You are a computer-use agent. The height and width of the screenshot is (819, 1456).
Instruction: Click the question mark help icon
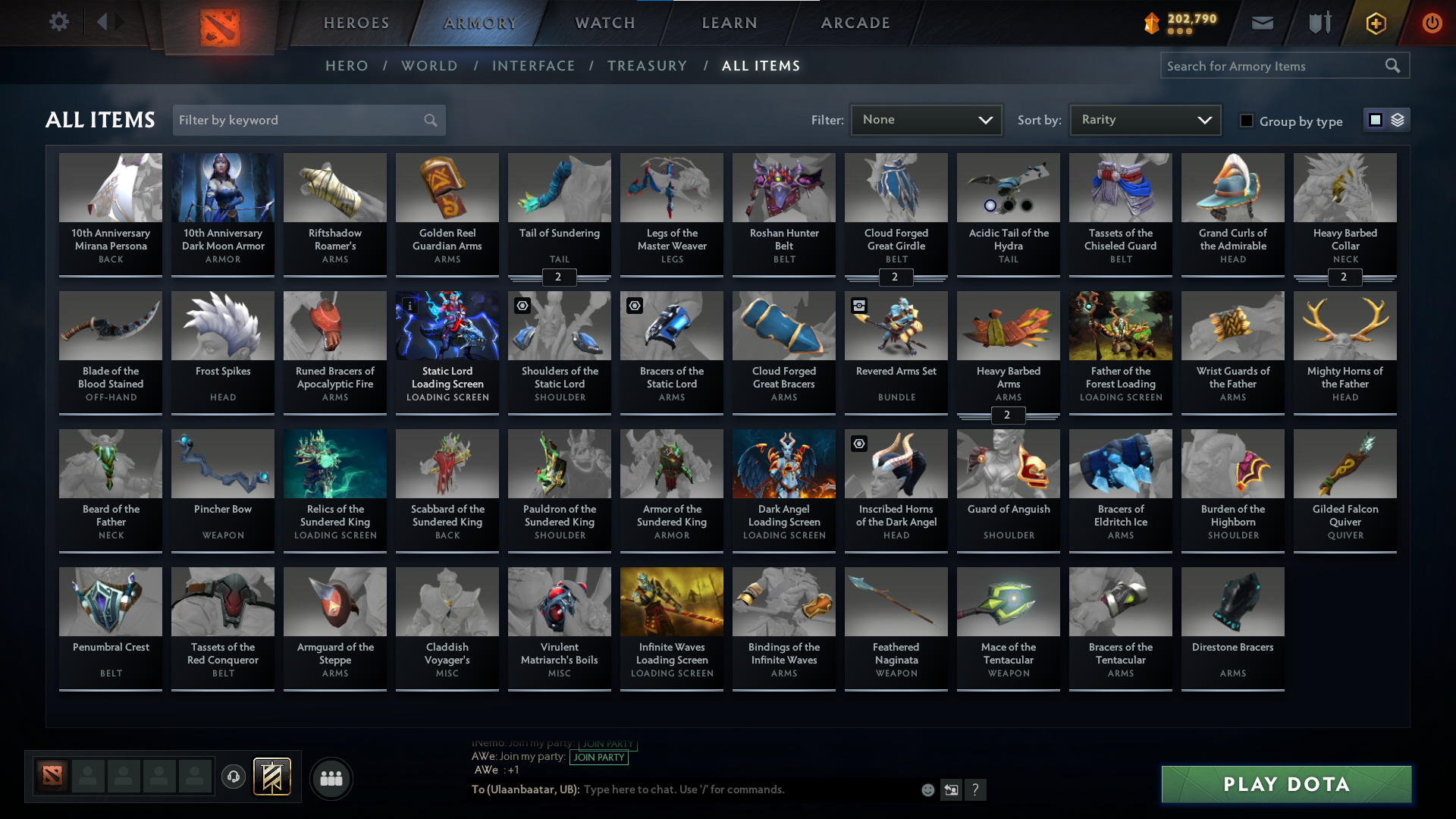point(977,789)
